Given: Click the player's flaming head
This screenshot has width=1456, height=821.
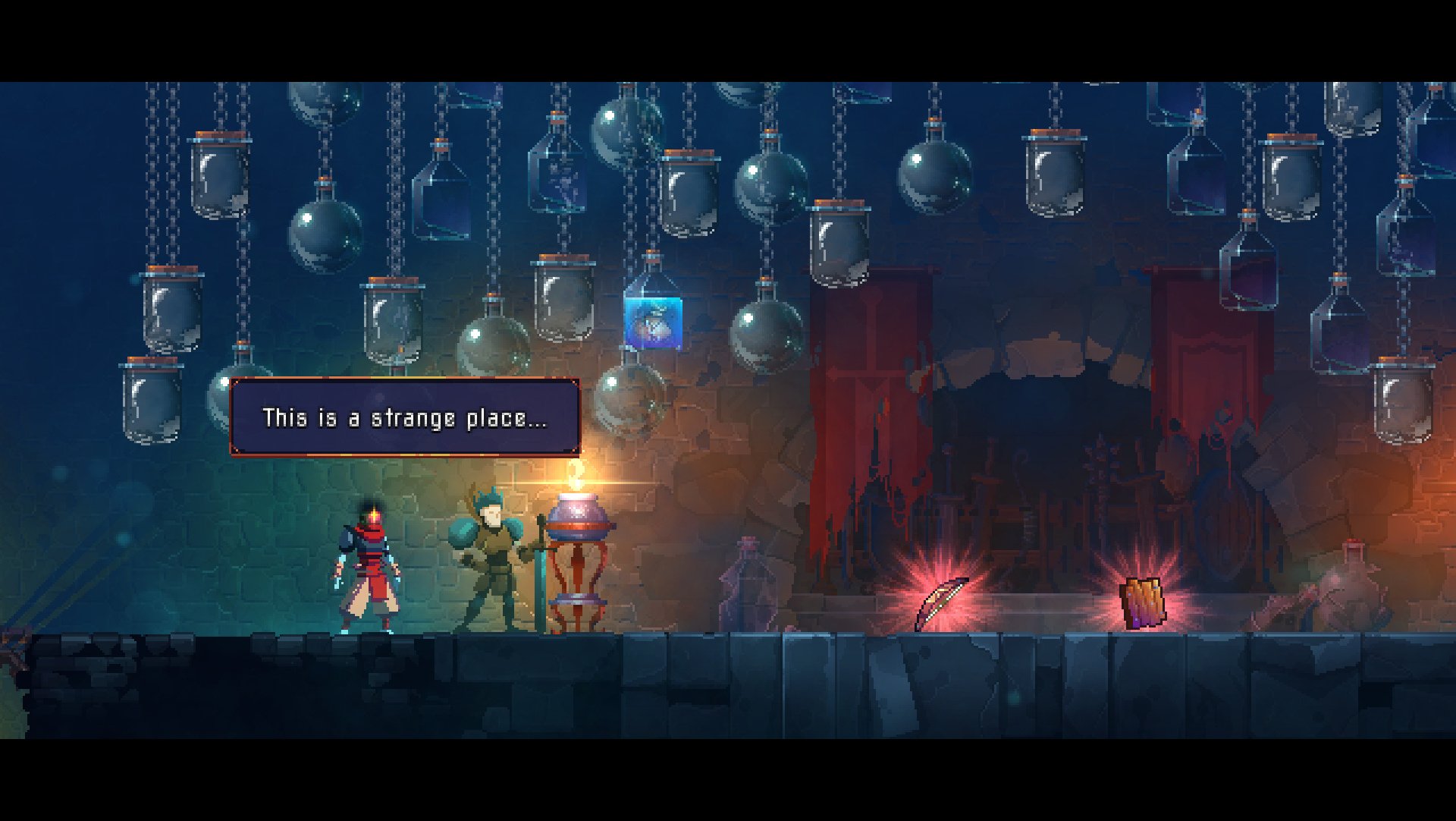Looking at the screenshot, I should [x=373, y=514].
